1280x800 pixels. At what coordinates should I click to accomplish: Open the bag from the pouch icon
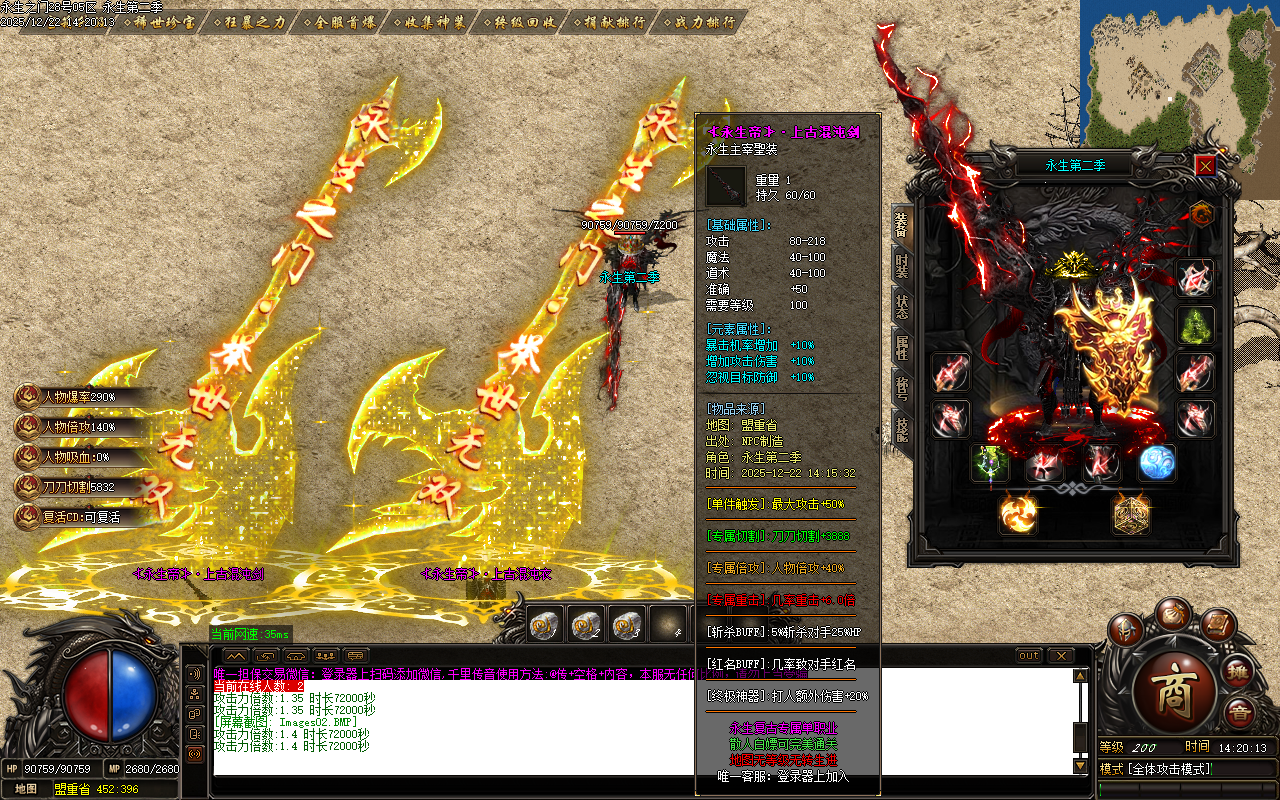click(1171, 613)
